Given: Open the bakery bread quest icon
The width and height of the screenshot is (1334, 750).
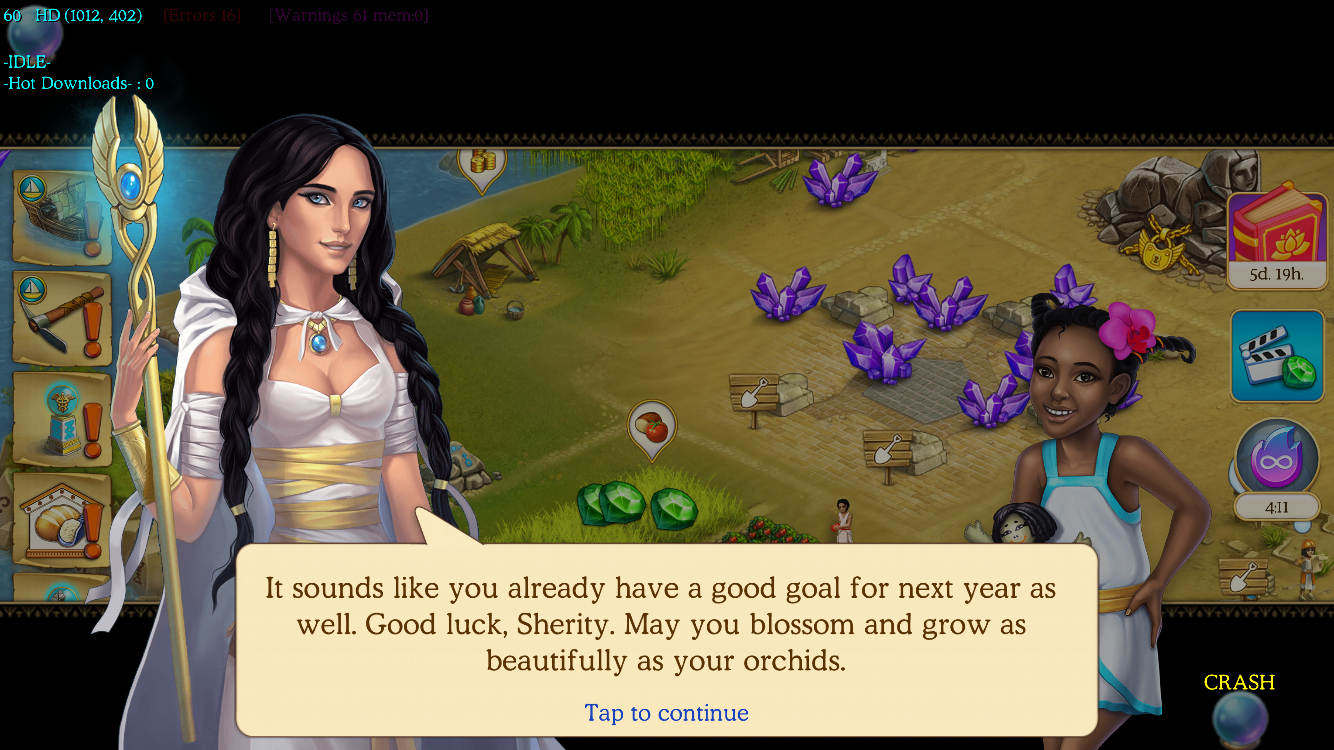Looking at the screenshot, I should click(x=62, y=520).
